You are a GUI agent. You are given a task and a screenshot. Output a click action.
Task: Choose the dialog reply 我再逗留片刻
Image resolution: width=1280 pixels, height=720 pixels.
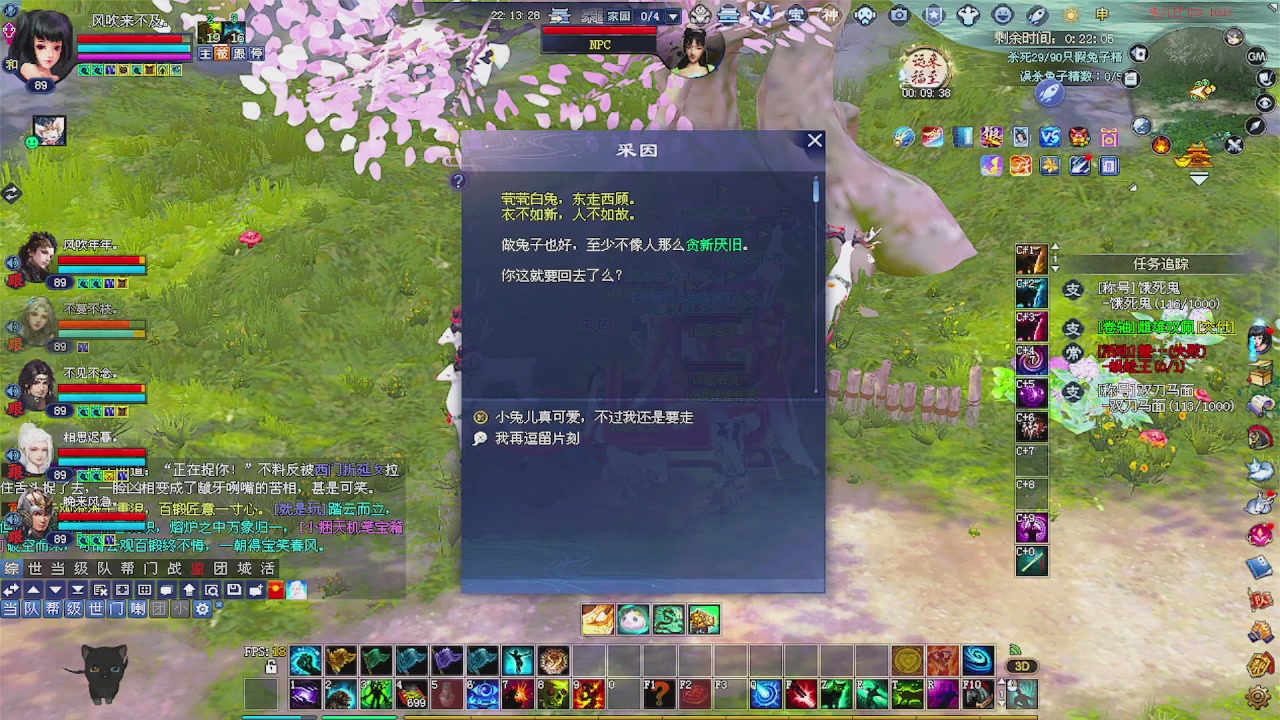click(538, 438)
